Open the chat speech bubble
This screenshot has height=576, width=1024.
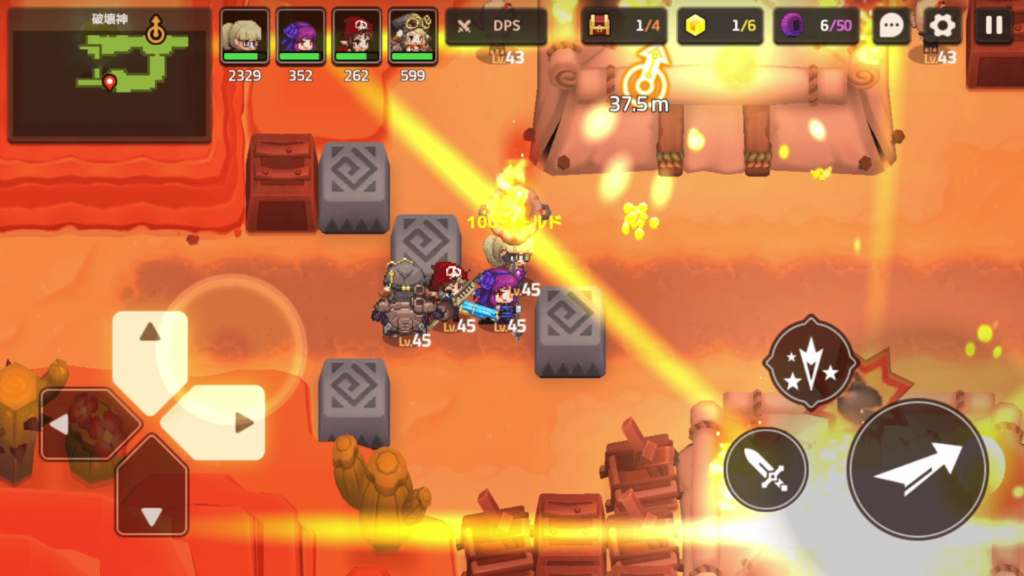click(891, 26)
